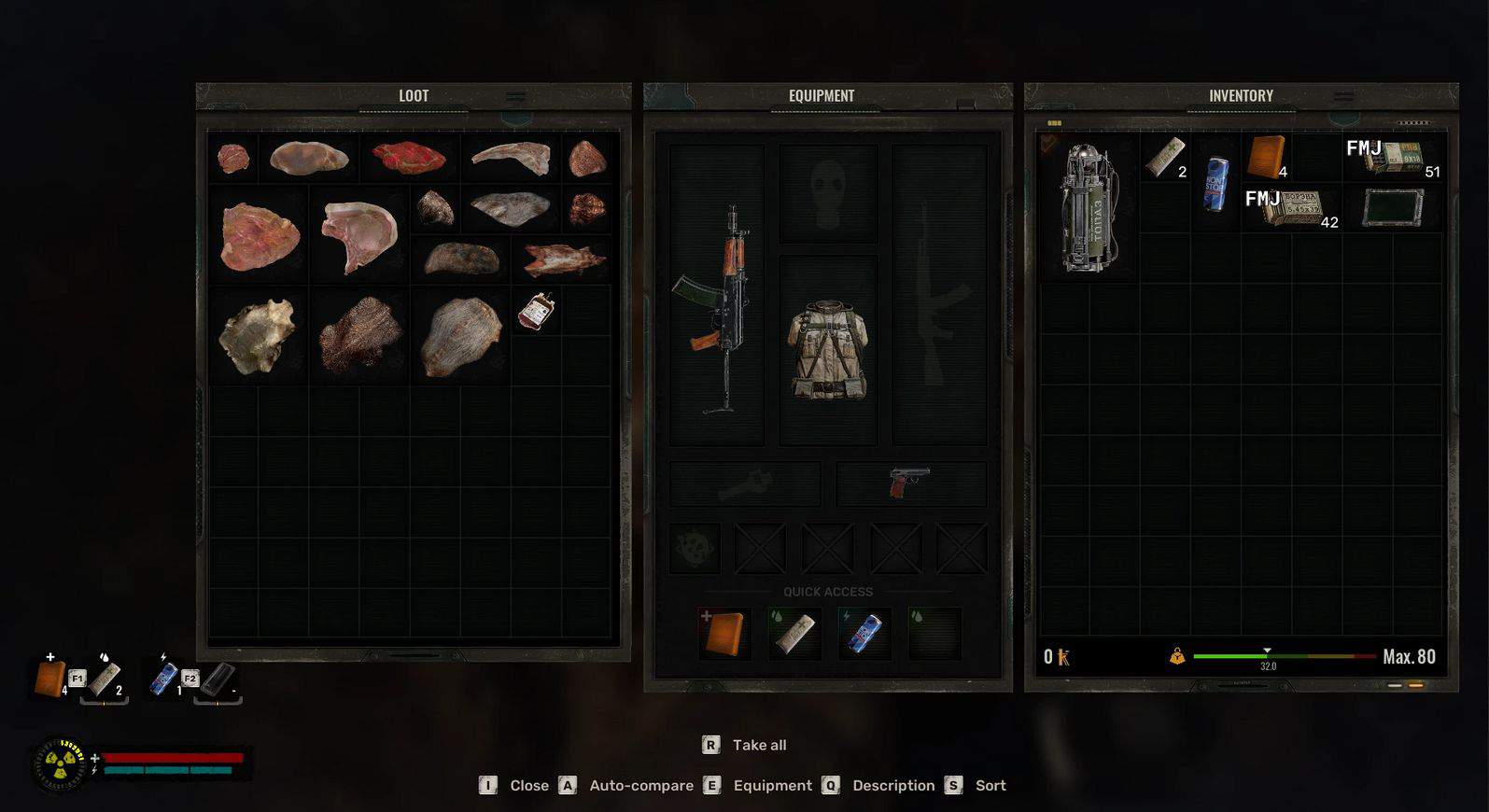Select the blue energy drink can in inventory

(x=1215, y=183)
